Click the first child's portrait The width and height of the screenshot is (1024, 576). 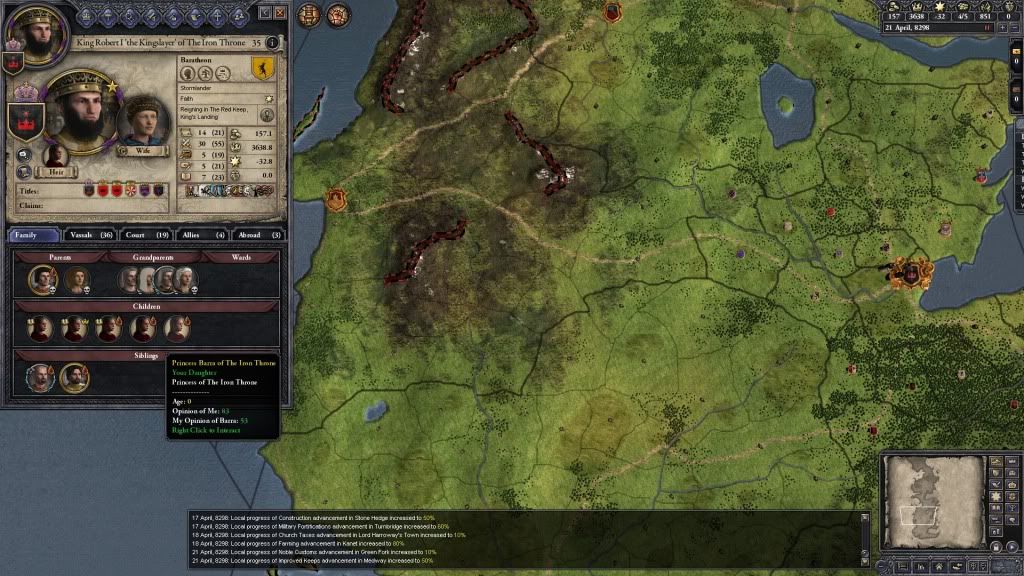point(41,328)
